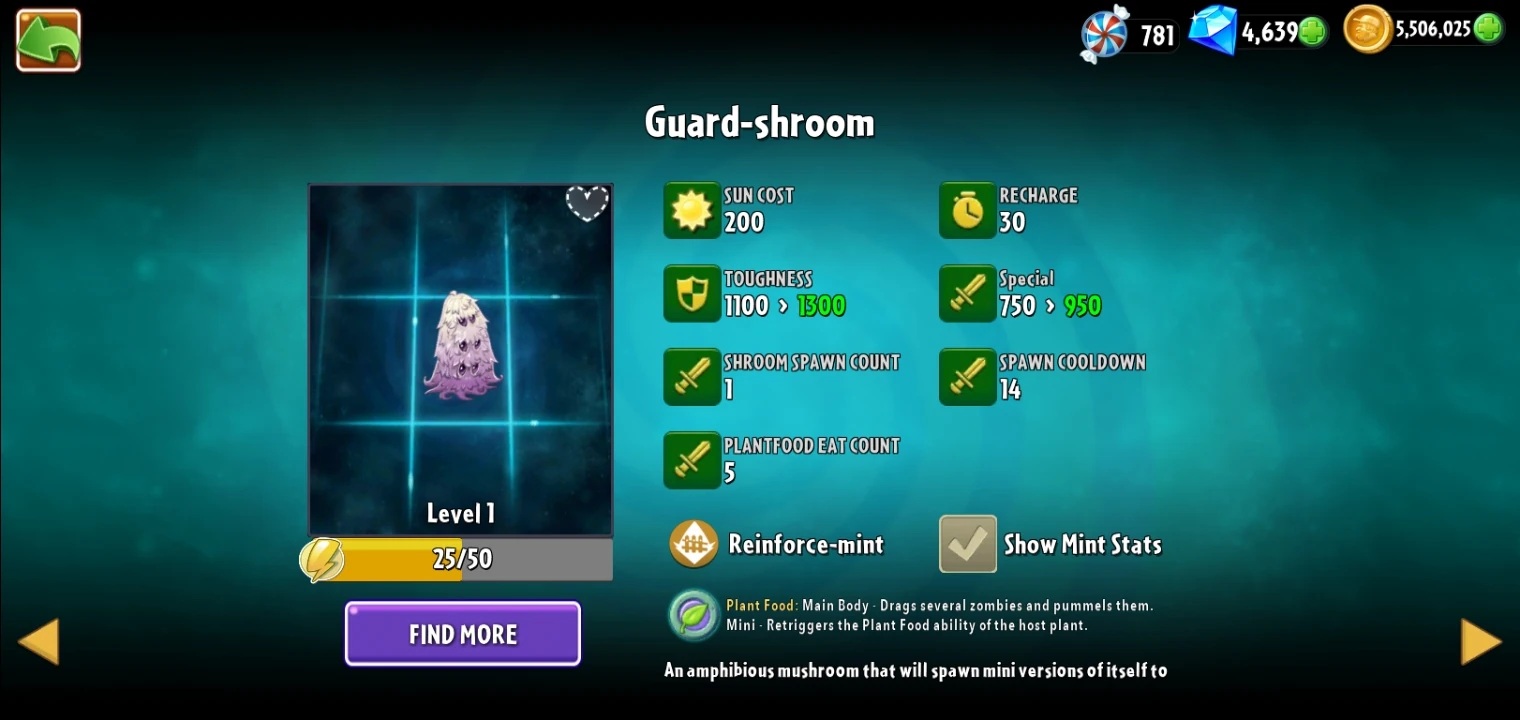Click the green plus next to gems
Image resolution: width=1520 pixels, height=720 pixels.
1310,31
